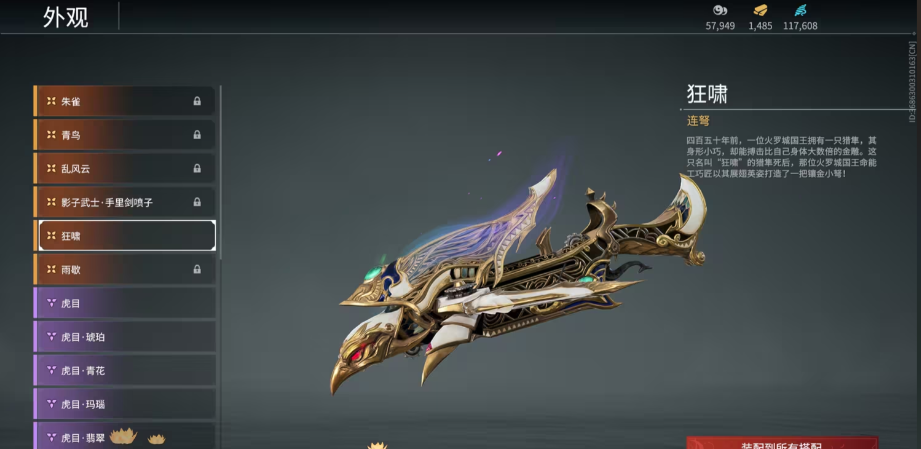Select the 虎目·青花 skin
Image resolution: width=921 pixels, height=449 pixels.
pos(124,370)
